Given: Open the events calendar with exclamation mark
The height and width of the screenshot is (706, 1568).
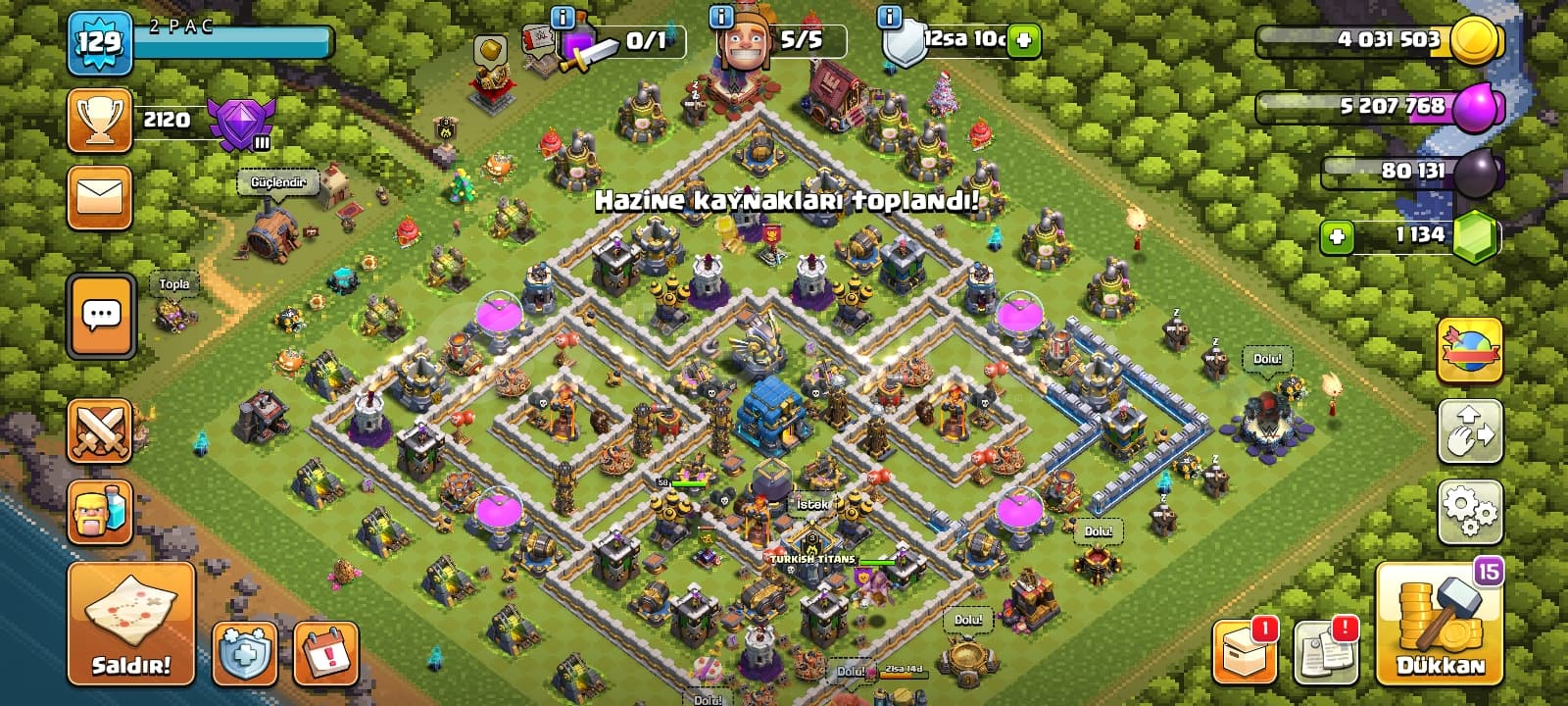Looking at the screenshot, I should [325, 653].
